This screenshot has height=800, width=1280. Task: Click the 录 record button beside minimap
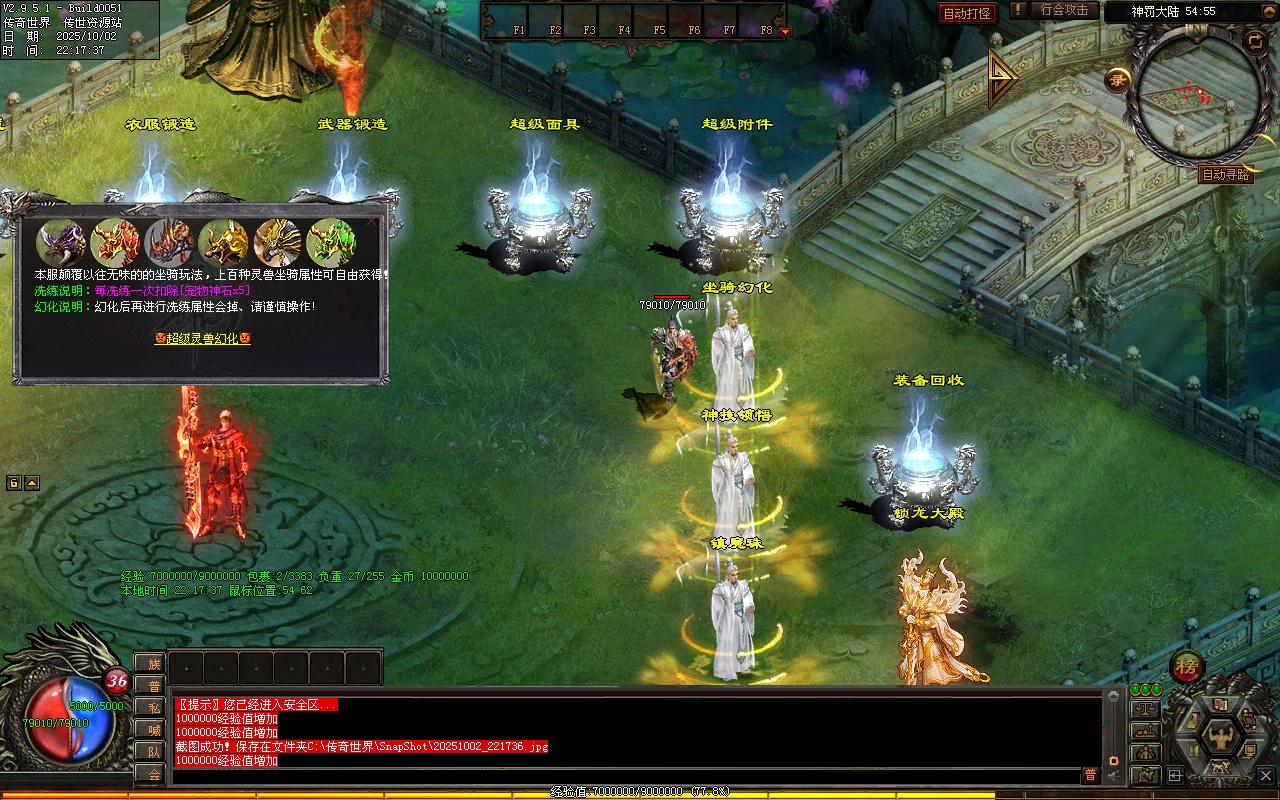click(x=1117, y=81)
